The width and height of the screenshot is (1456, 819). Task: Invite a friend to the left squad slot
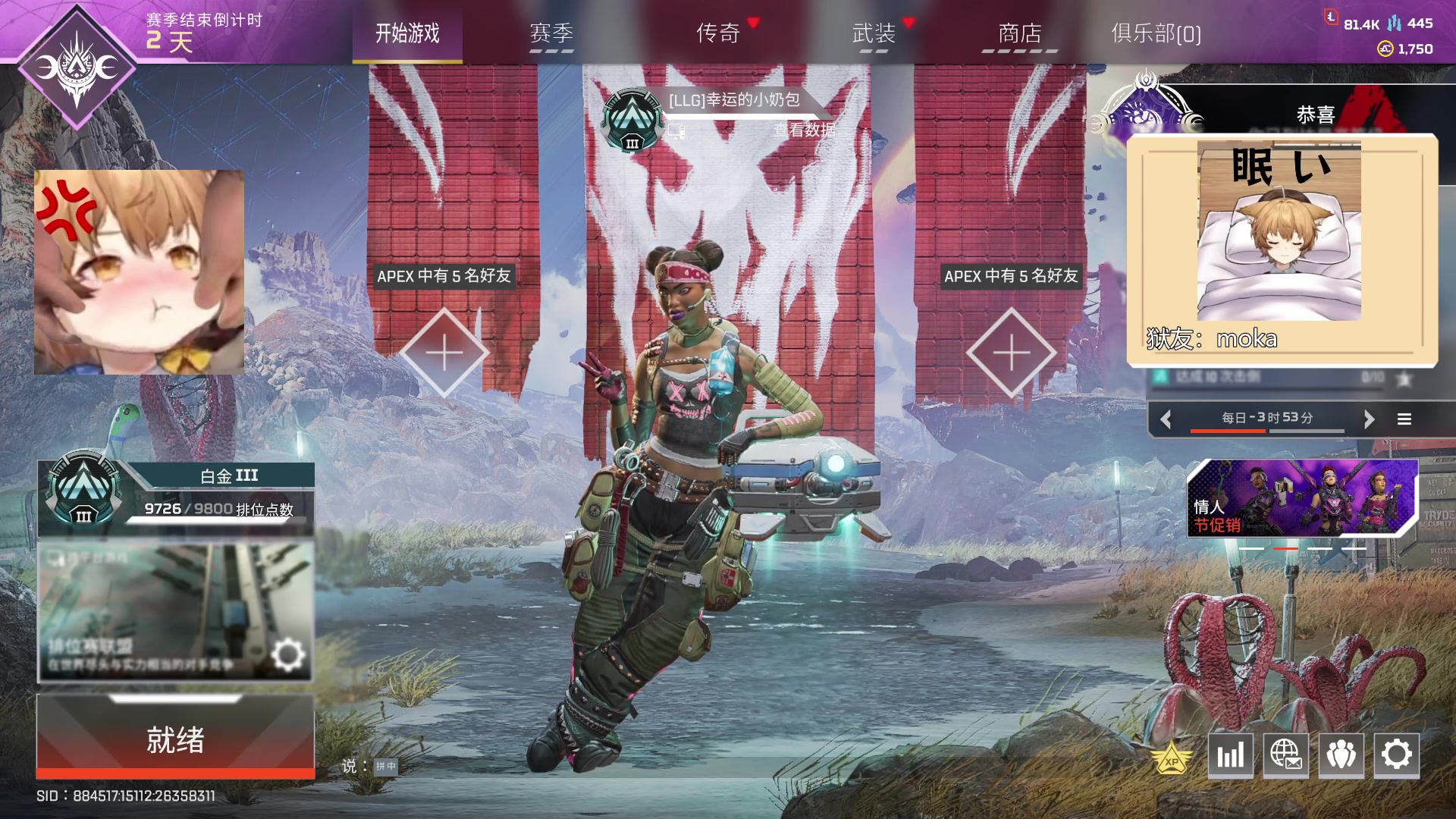pyautogui.click(x=444, y=353)
